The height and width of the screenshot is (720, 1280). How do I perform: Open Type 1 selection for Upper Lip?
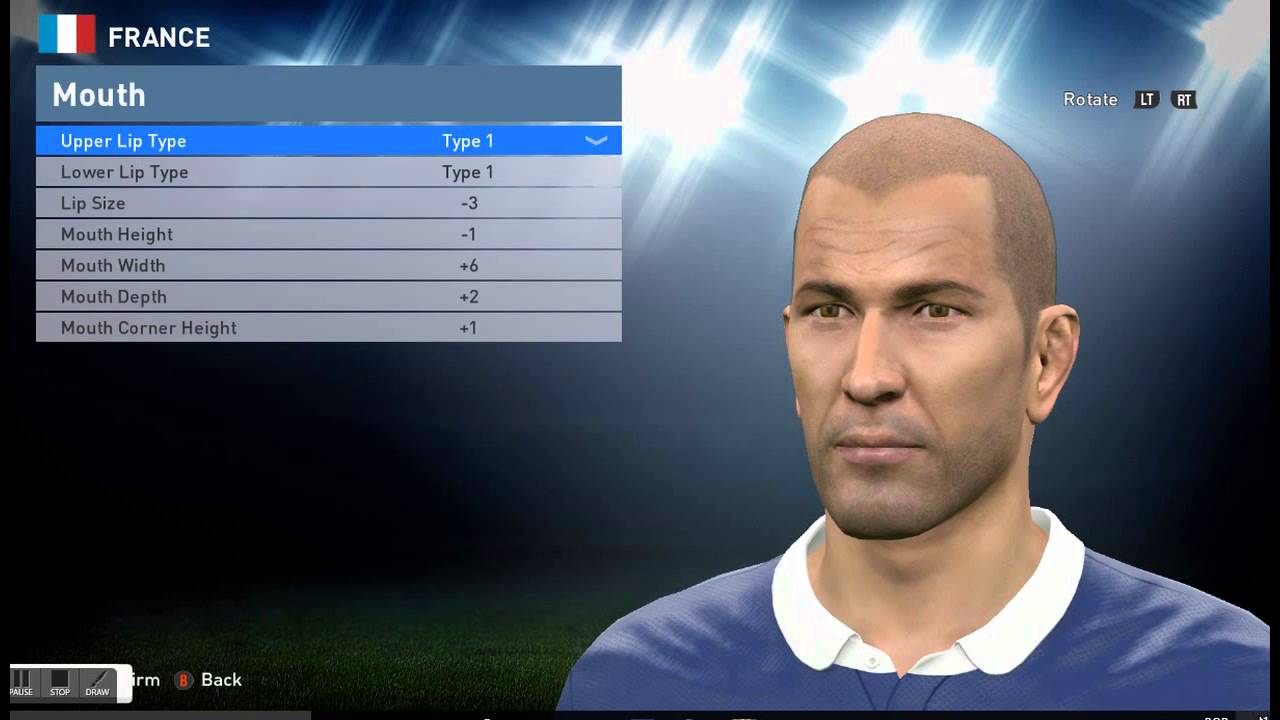467,141
